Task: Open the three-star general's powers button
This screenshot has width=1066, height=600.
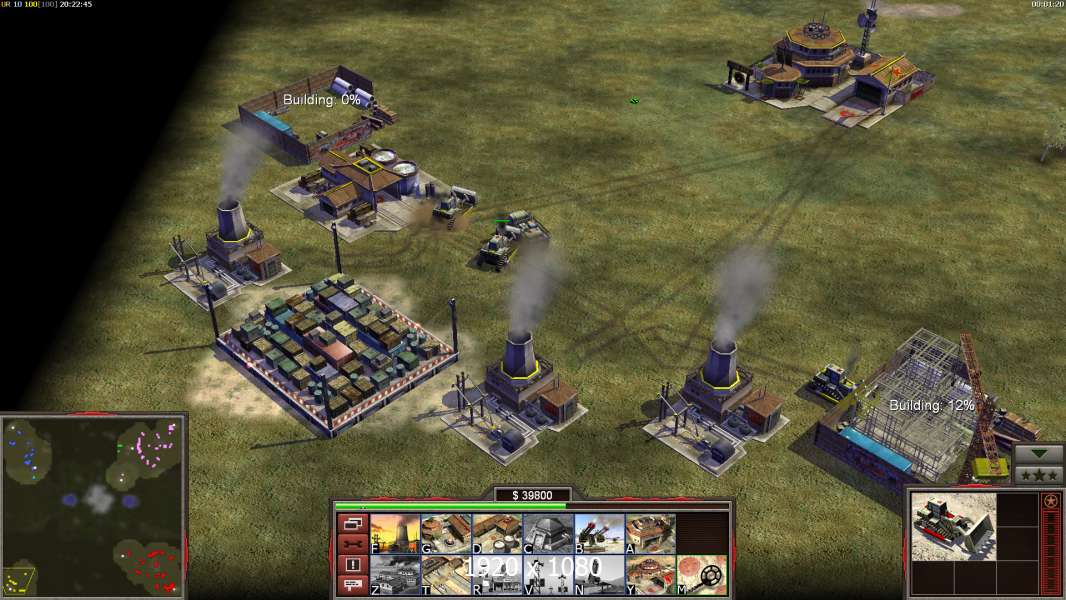Action: (1038, 474)
